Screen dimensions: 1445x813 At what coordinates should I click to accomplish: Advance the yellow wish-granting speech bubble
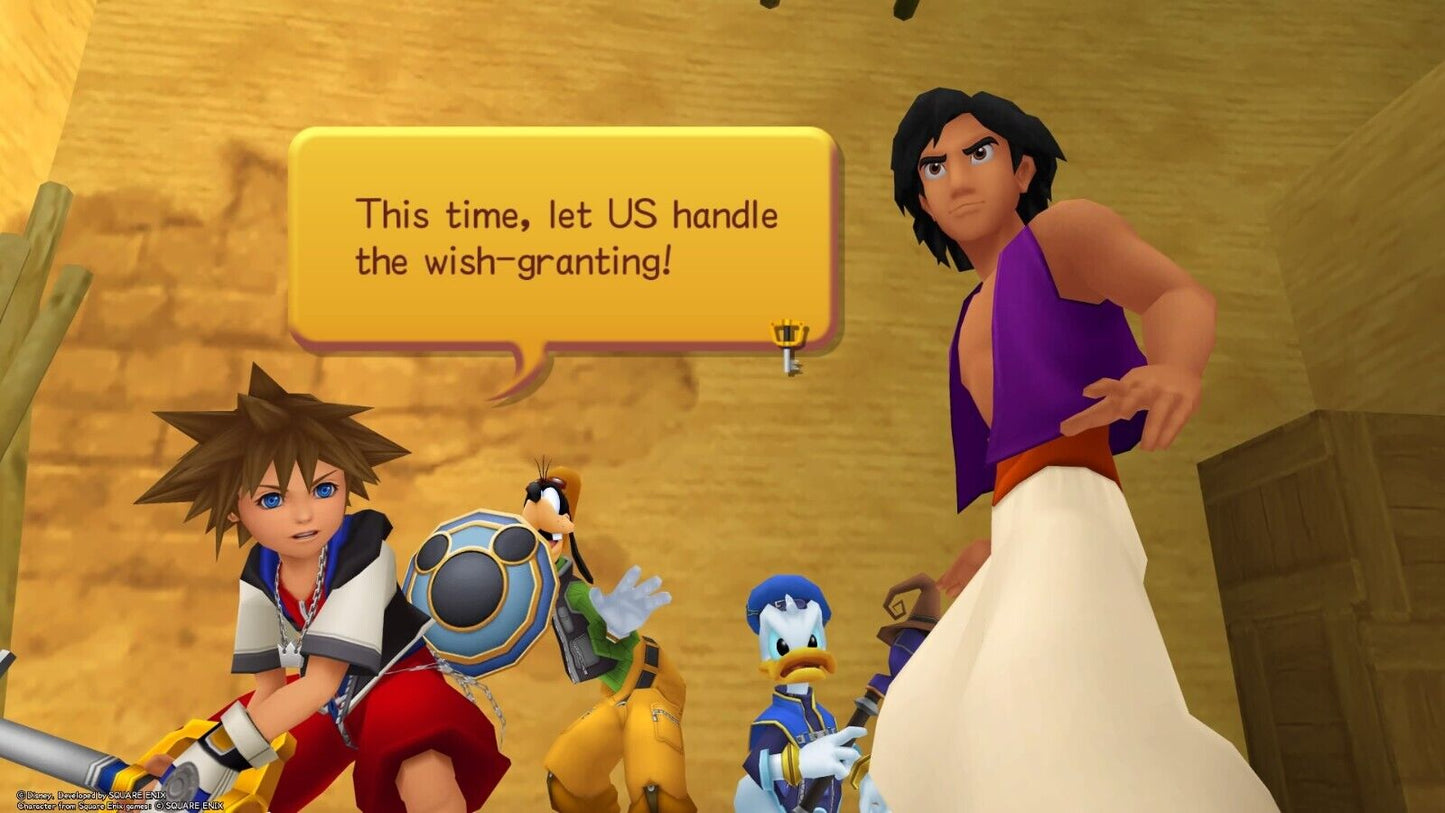(563, 238)
